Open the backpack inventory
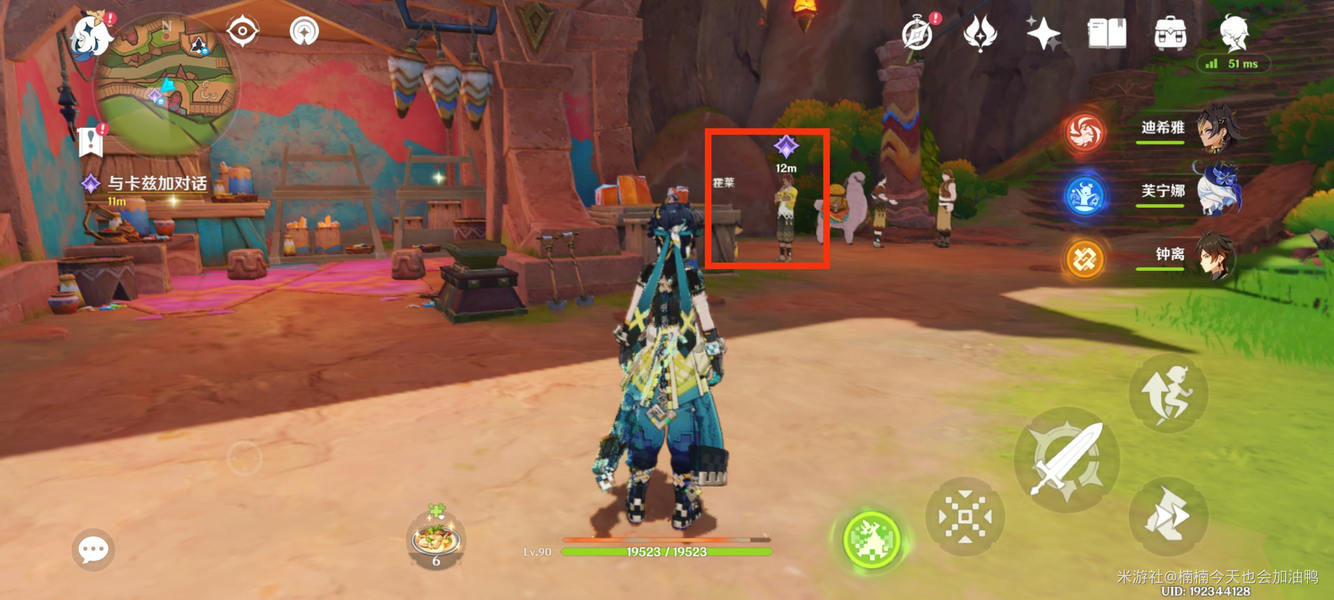 tap(1170, 34)
